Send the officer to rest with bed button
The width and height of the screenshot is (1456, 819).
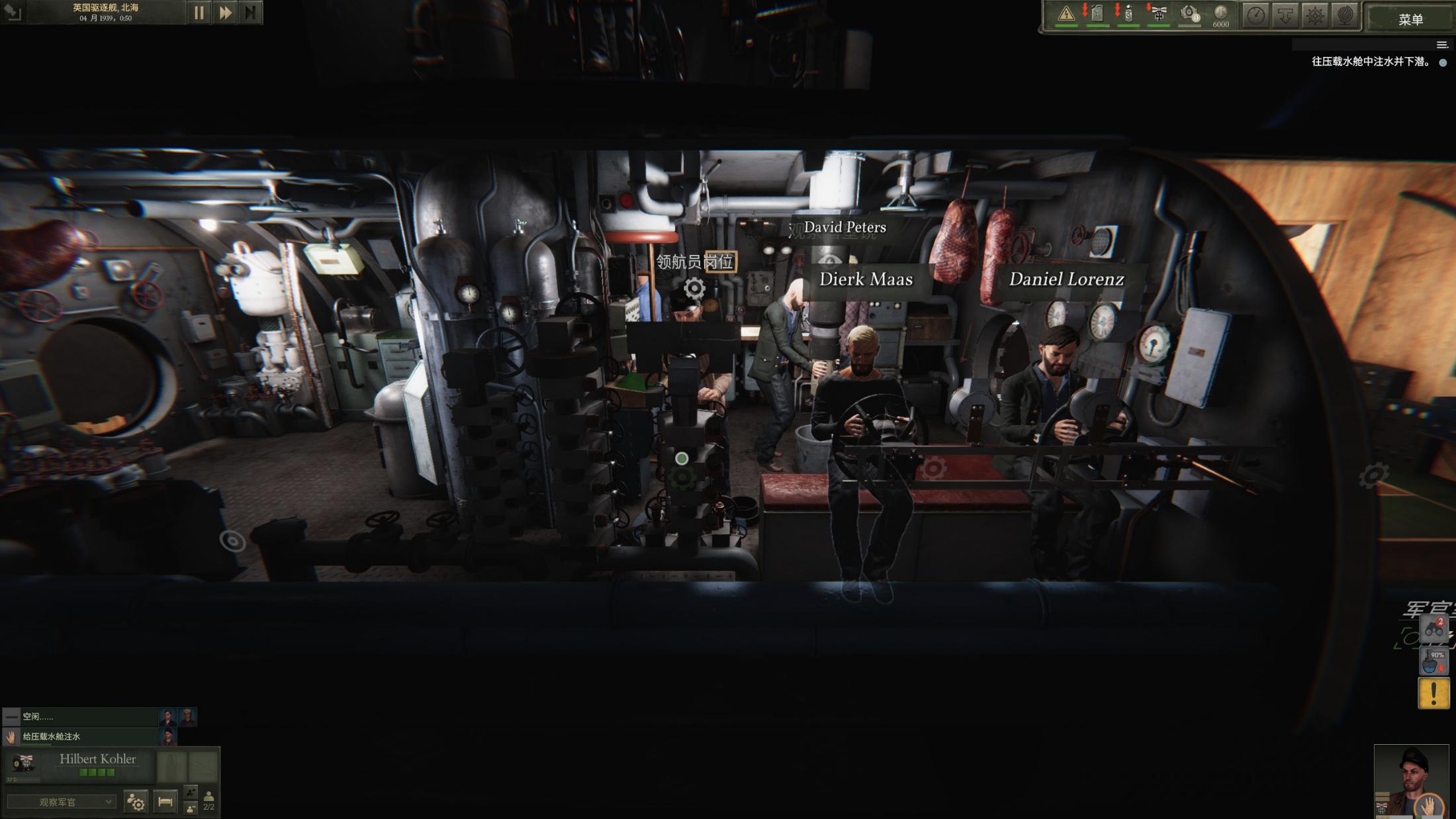(x=165, y=802)
